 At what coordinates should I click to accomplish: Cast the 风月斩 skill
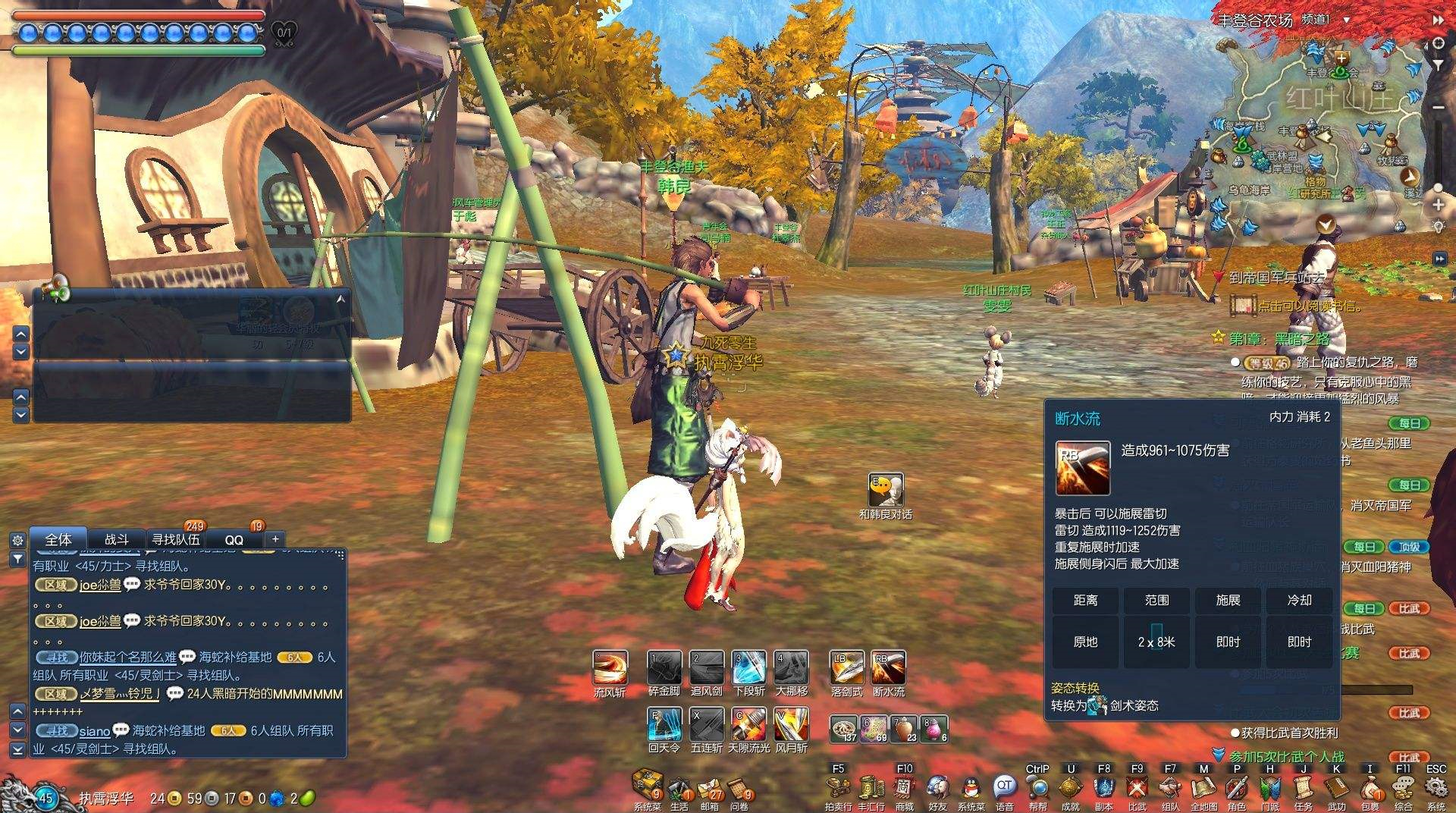[x=791, y=725]
